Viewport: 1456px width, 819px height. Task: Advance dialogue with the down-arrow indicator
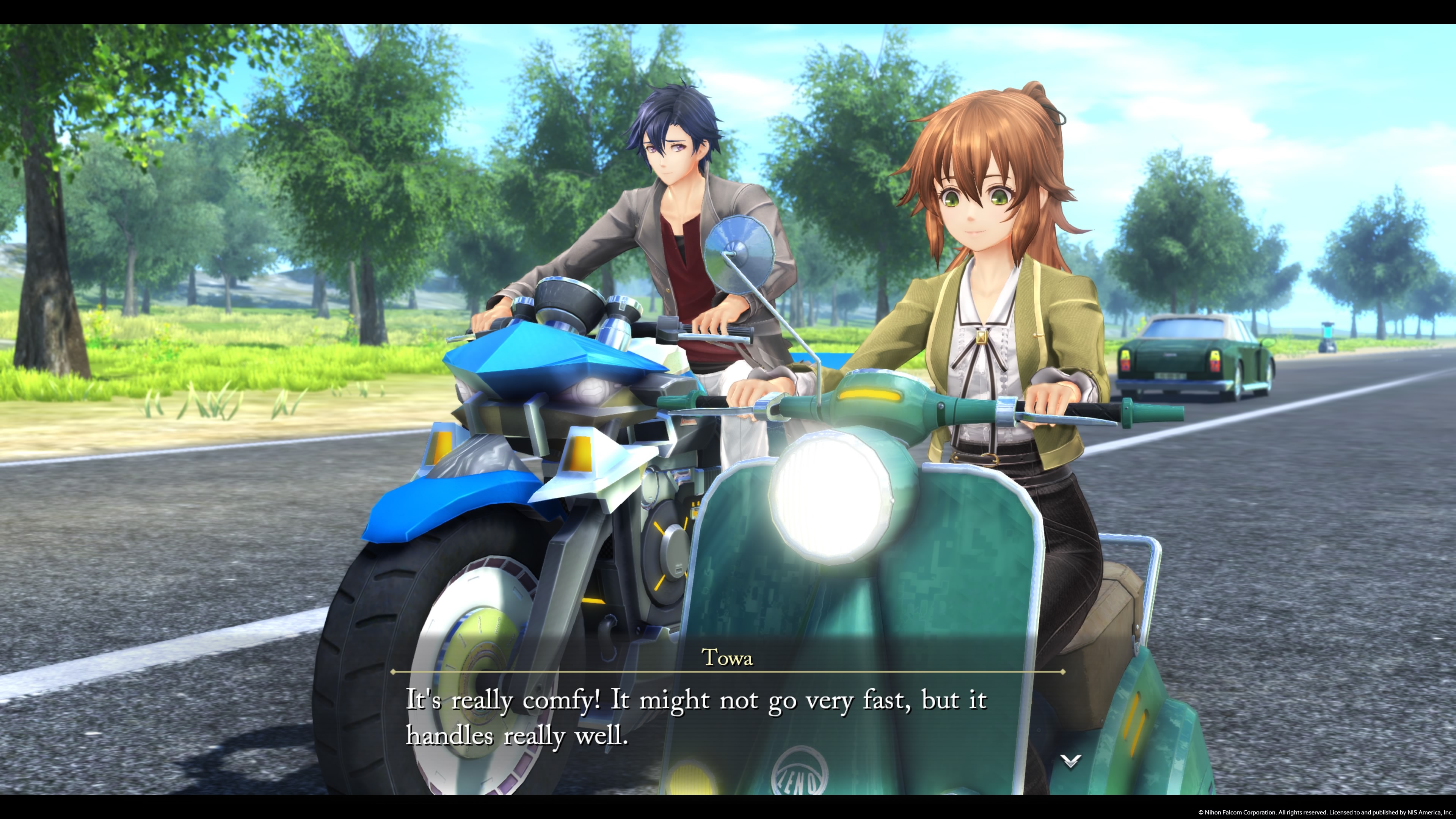coord(1070,761)
